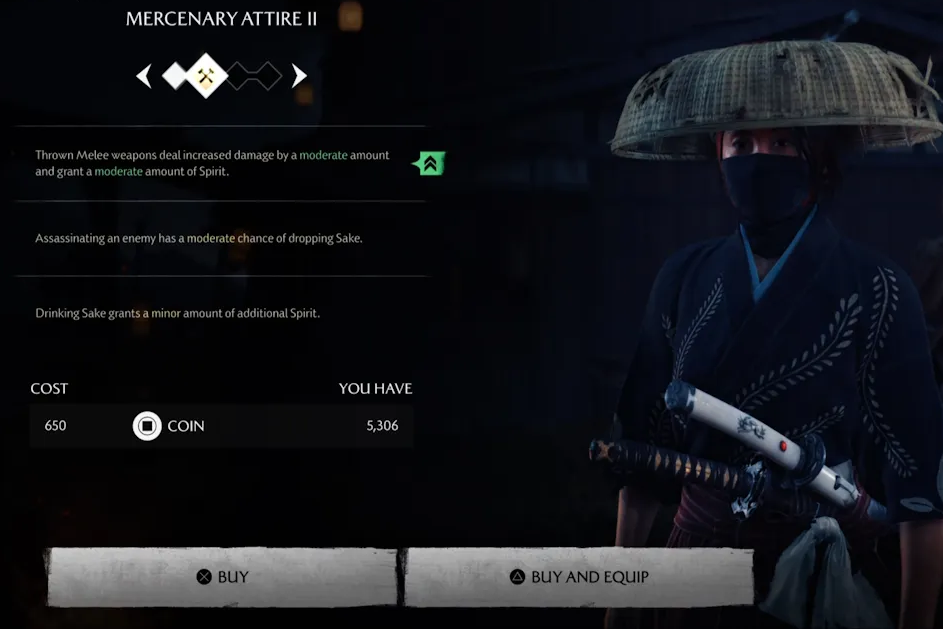Select the first filled white diamond level
The image size is (943, 629).
175,75
